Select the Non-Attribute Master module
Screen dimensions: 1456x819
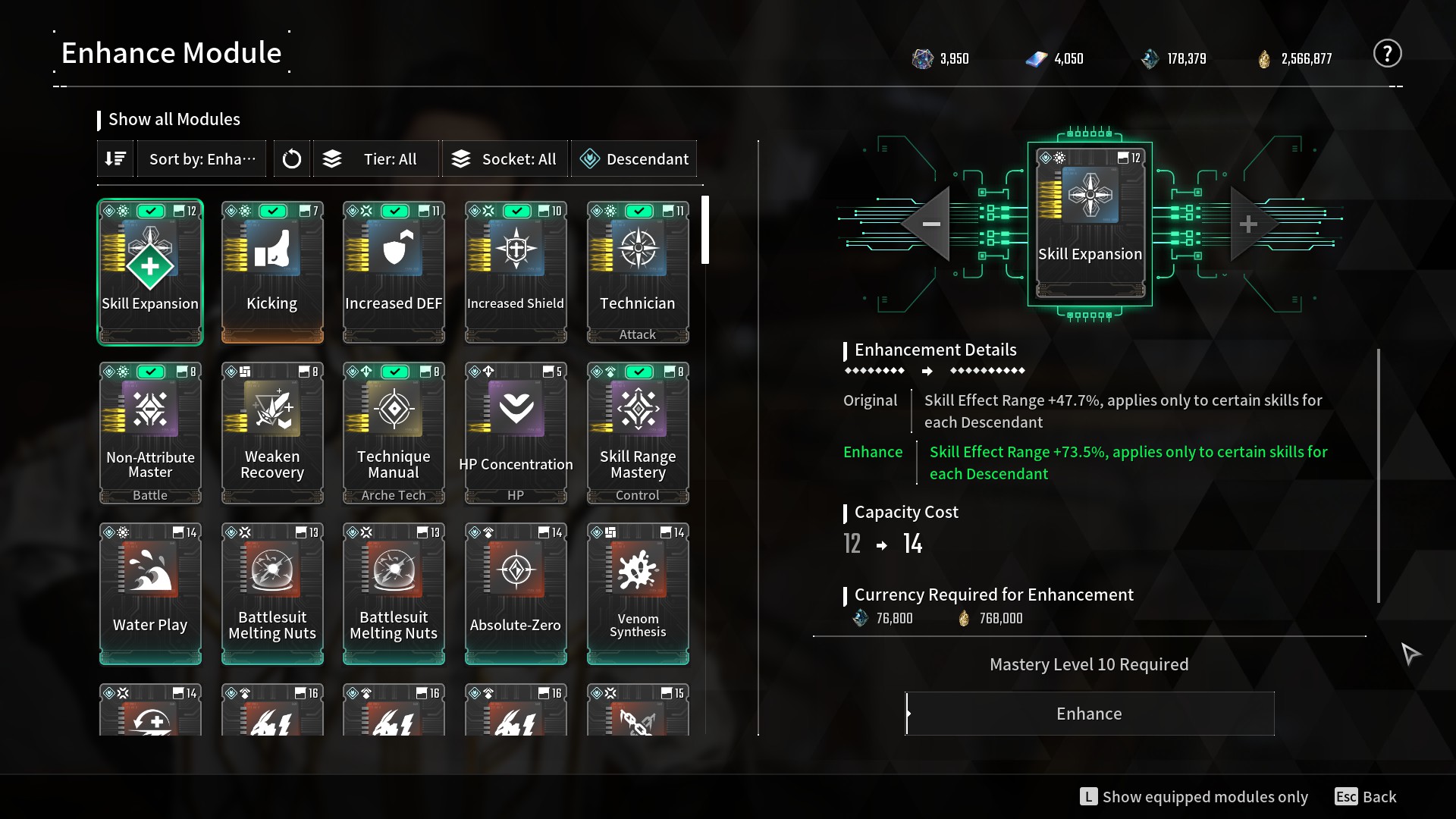[150, 432]
